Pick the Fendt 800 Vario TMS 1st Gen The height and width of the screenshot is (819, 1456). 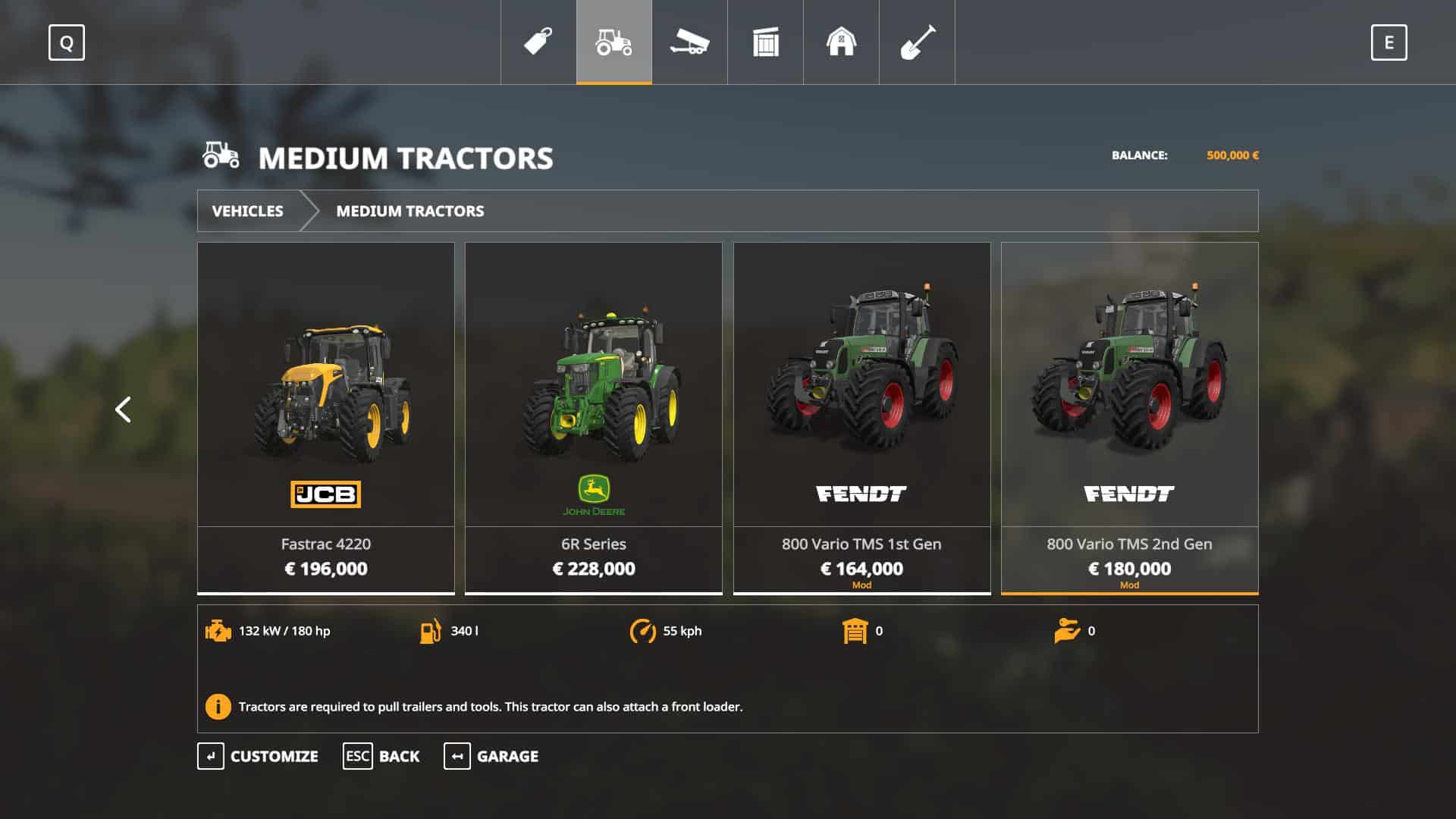(861, 417)
